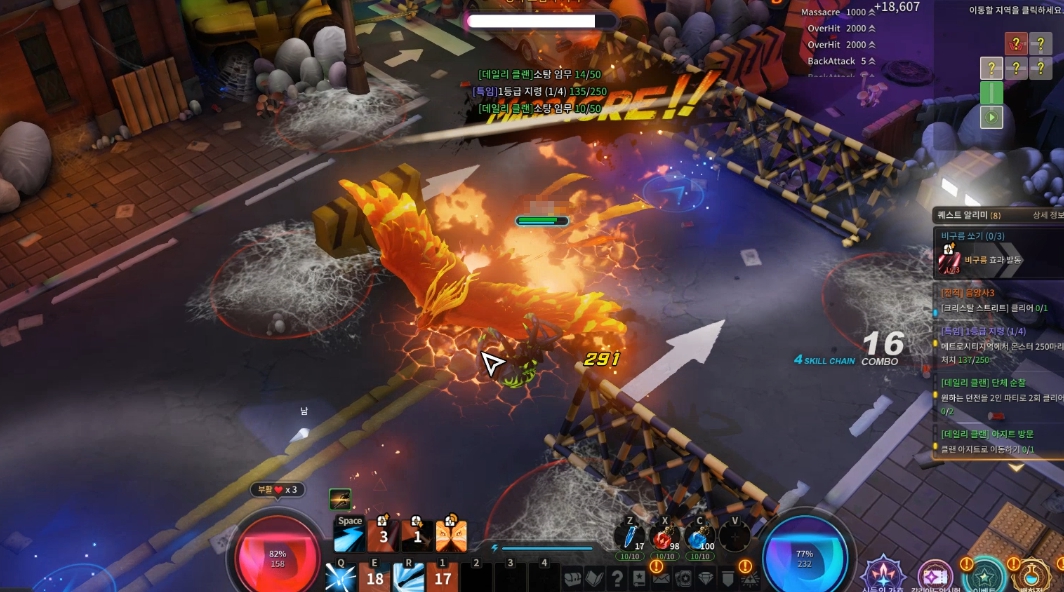Open the book menu icon
Viewport: 1064px width, 592px height.
(595, 578)
